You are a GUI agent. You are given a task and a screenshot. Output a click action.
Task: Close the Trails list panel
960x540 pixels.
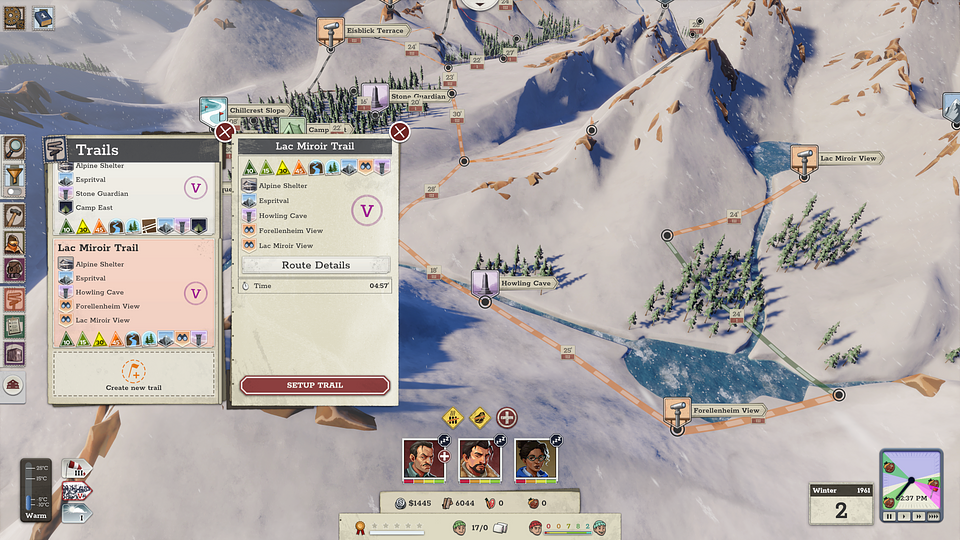(225, 132)
